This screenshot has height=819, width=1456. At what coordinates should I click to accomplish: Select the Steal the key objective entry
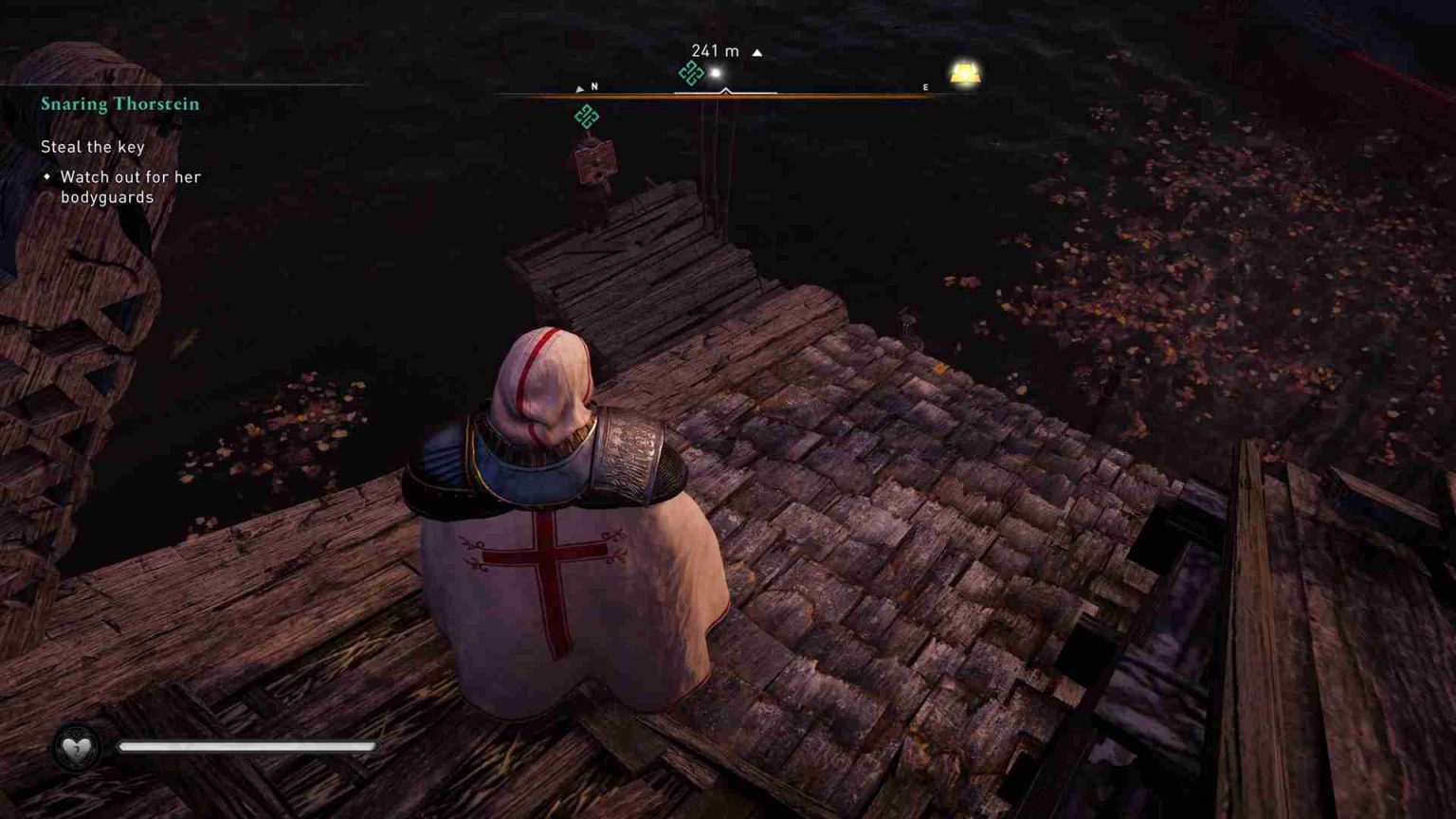pyautogui.click(x=92, y=146)
